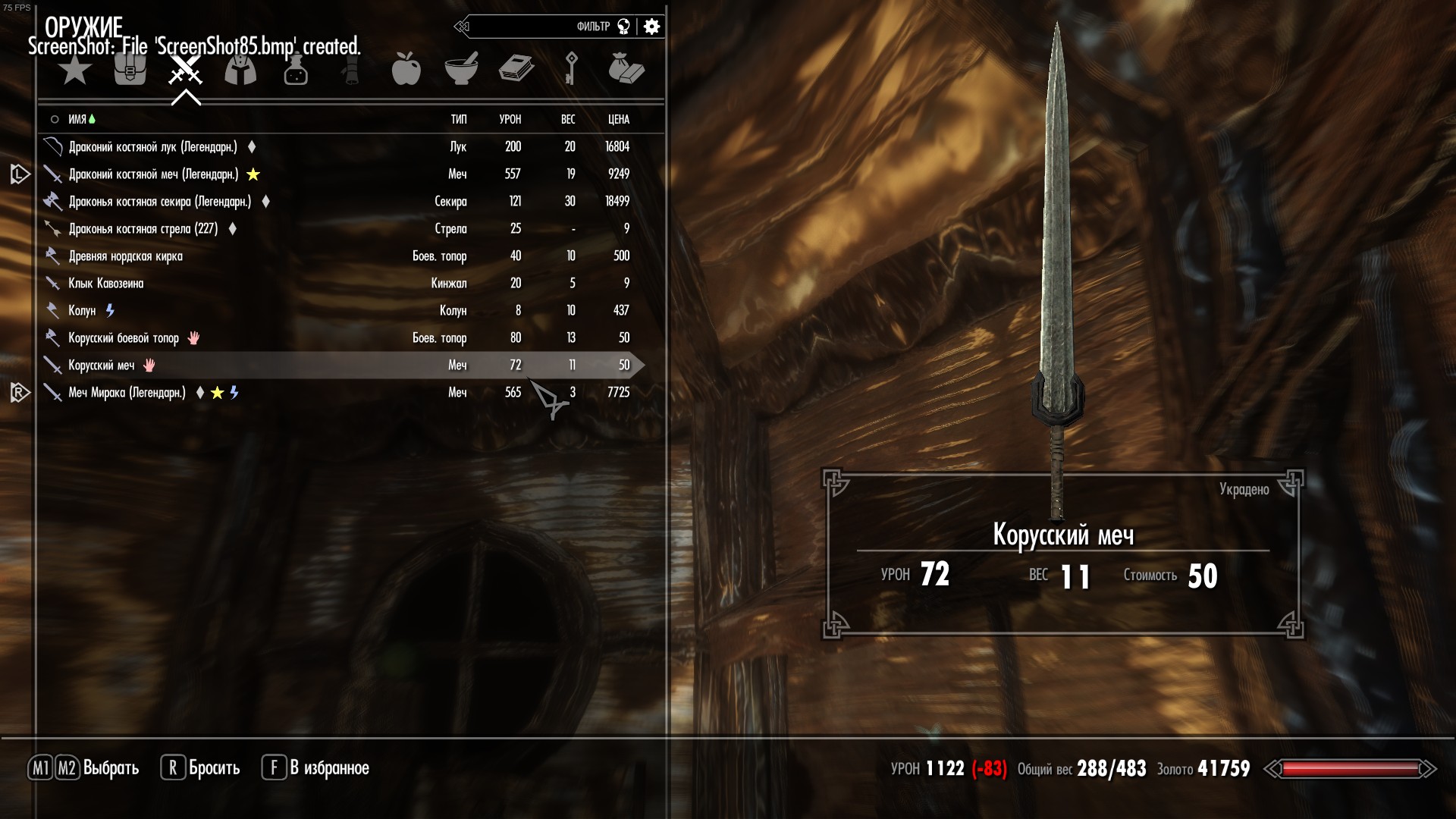Open the Ingredients mortar tab

461,70
